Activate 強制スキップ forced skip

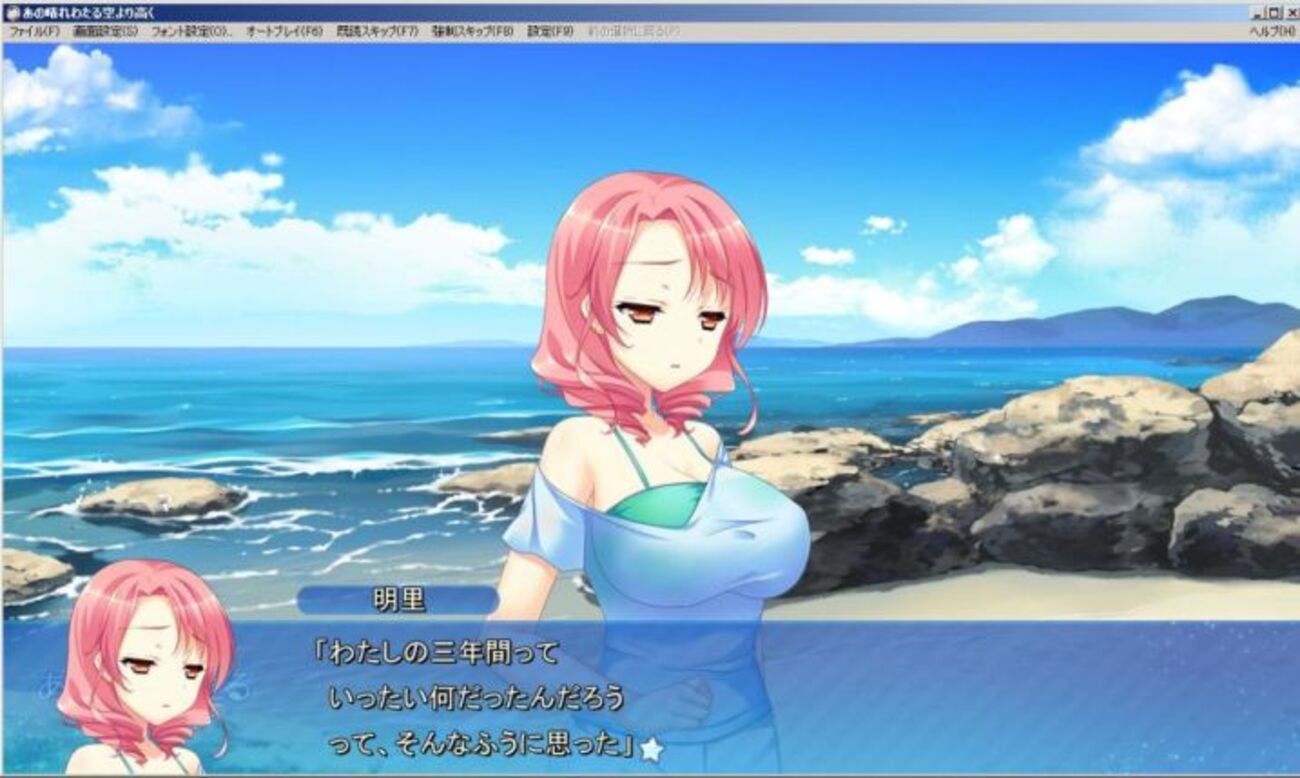click(472, 31)
